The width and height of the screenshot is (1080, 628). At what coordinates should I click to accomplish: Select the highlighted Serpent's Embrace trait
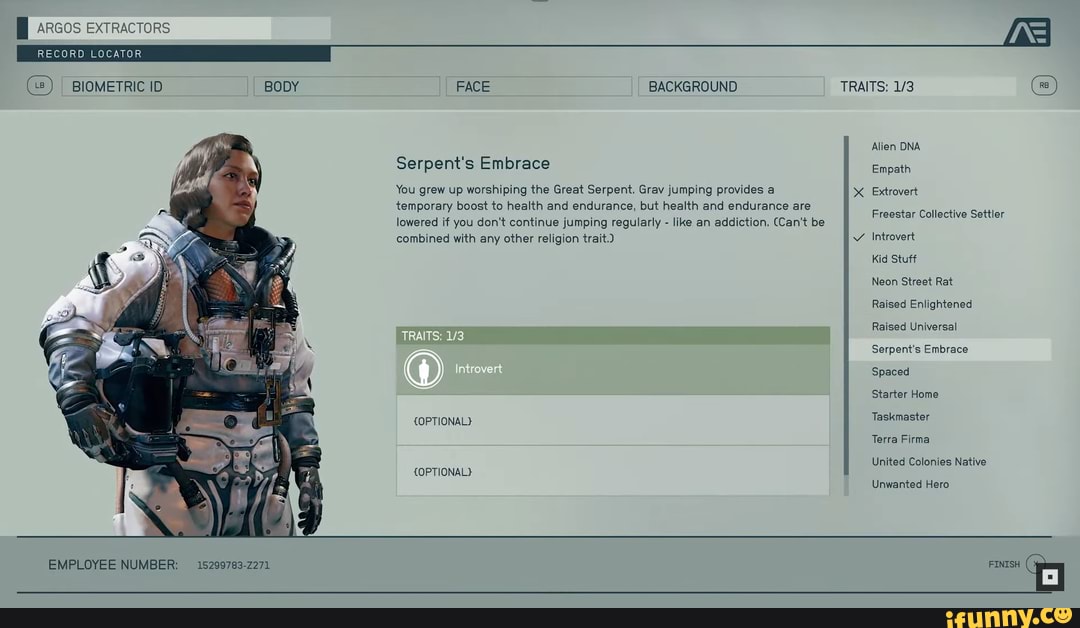pyautogui.click(x=920, y=349)
